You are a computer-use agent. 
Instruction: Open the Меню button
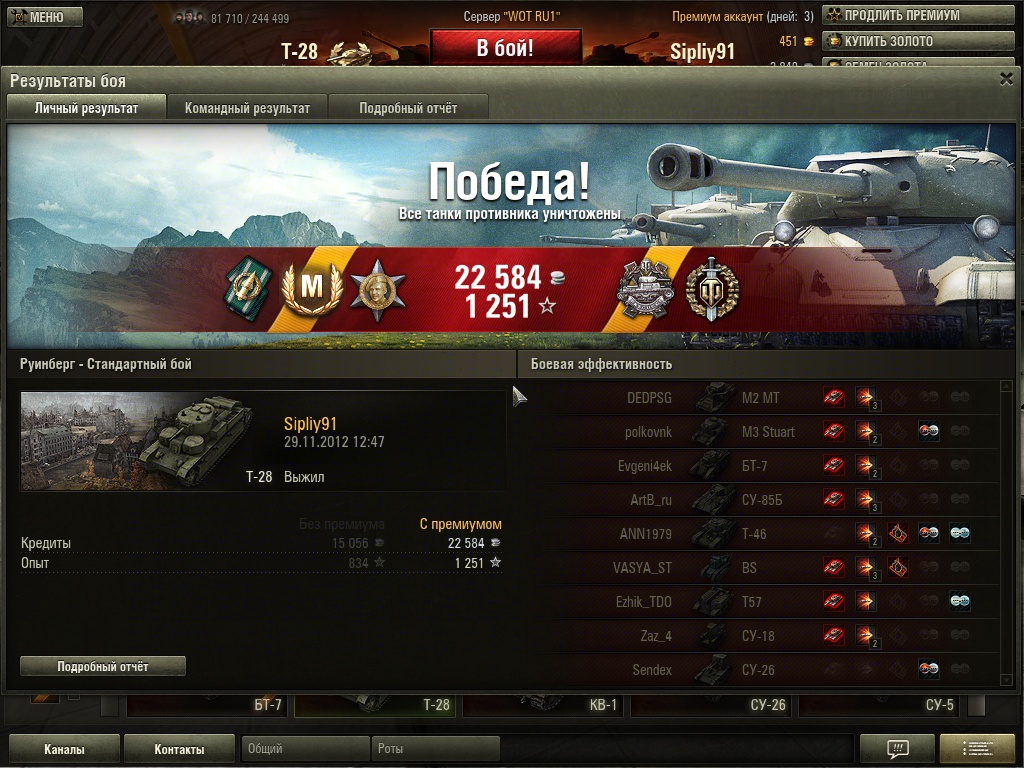[x=39, y=17]
